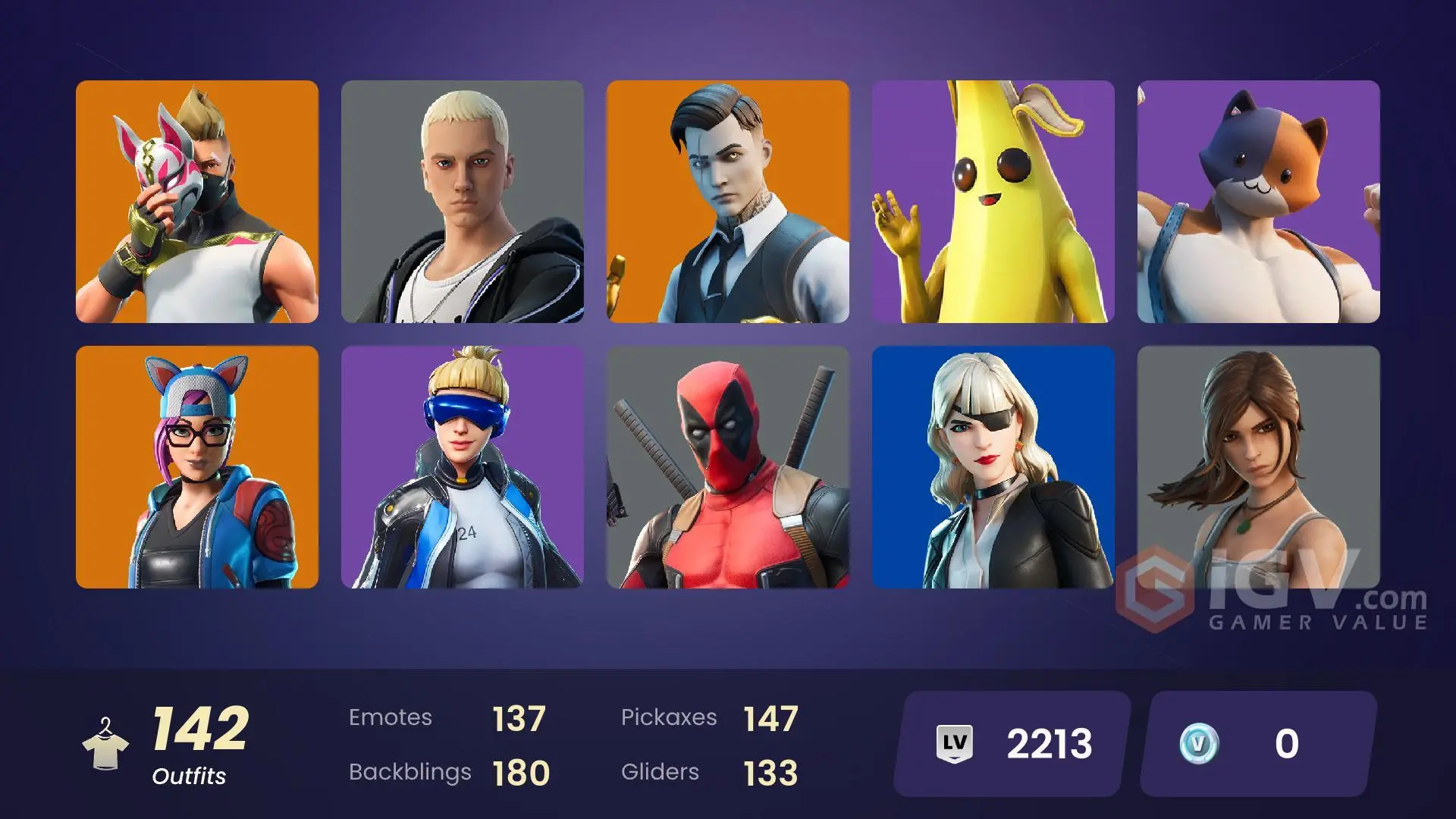Open the Drift masked skin thumbnail
Screen dimensions: 1456x819
tap(197, 201)
